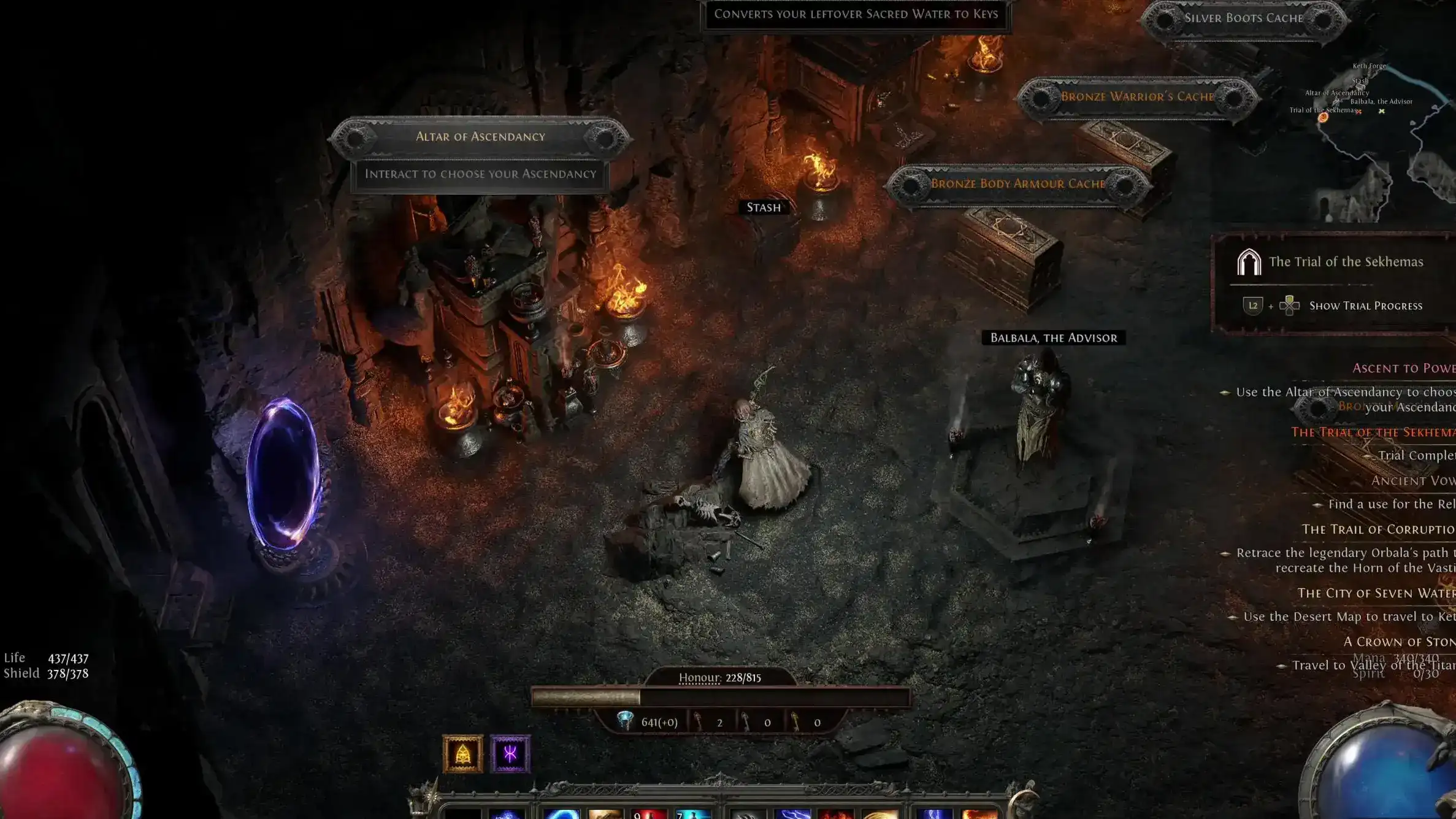Open the Ascent to Power quest entry
Screen dimensions: 1456x819
click(x=1403, y=369)
